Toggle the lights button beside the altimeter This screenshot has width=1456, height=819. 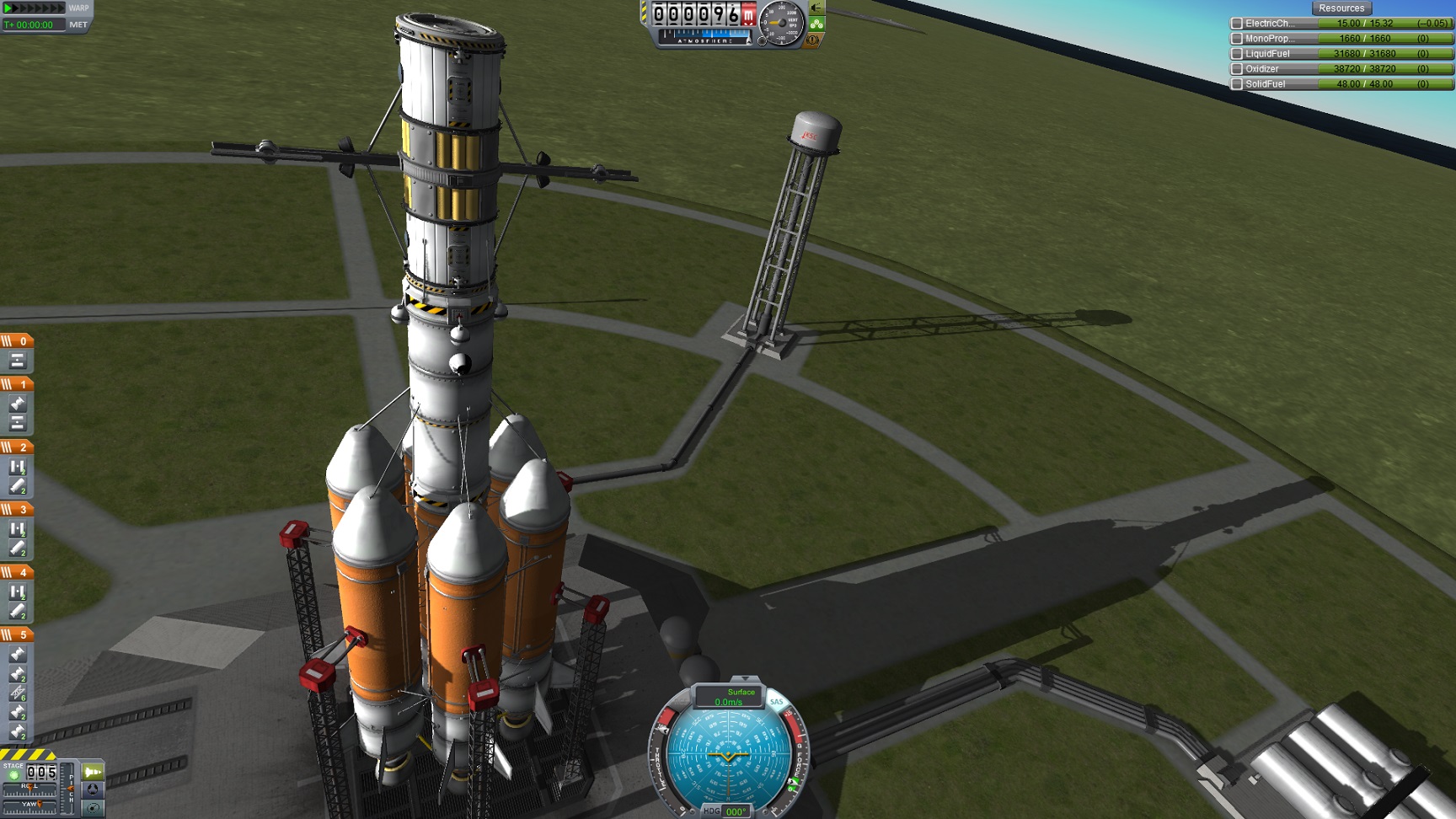click(816, 8)
